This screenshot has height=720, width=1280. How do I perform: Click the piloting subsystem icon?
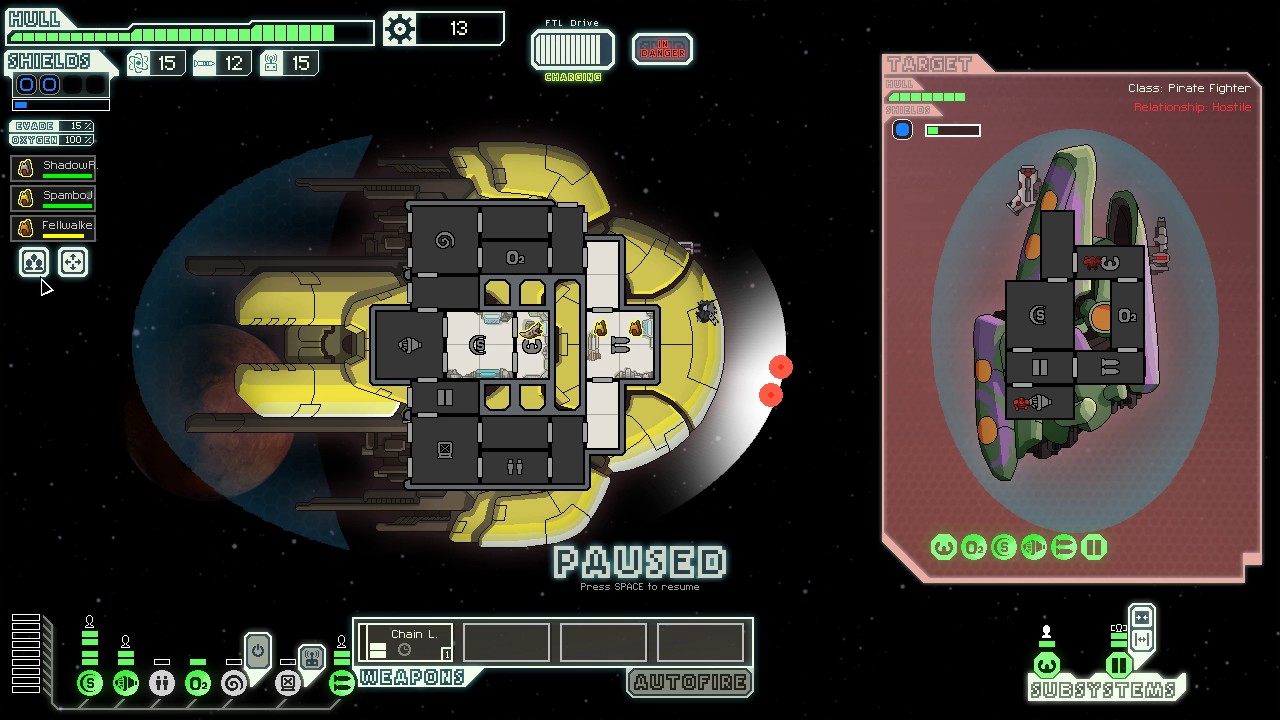[x=1047, y=665]
